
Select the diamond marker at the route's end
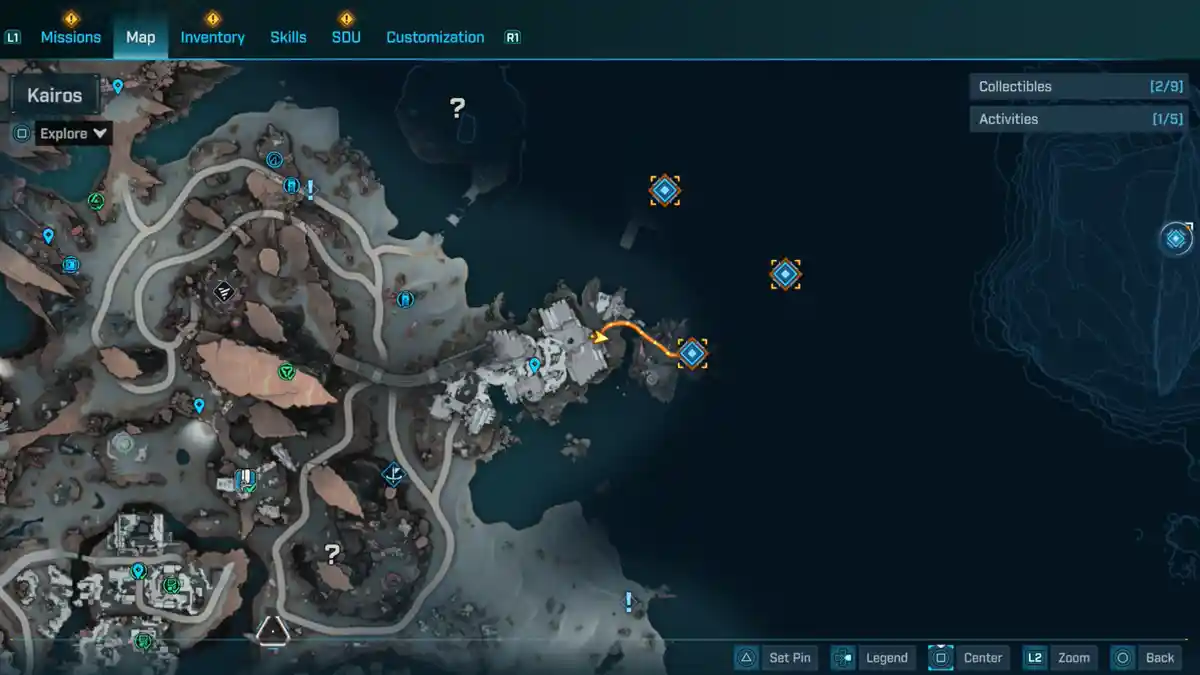point(692,352)
